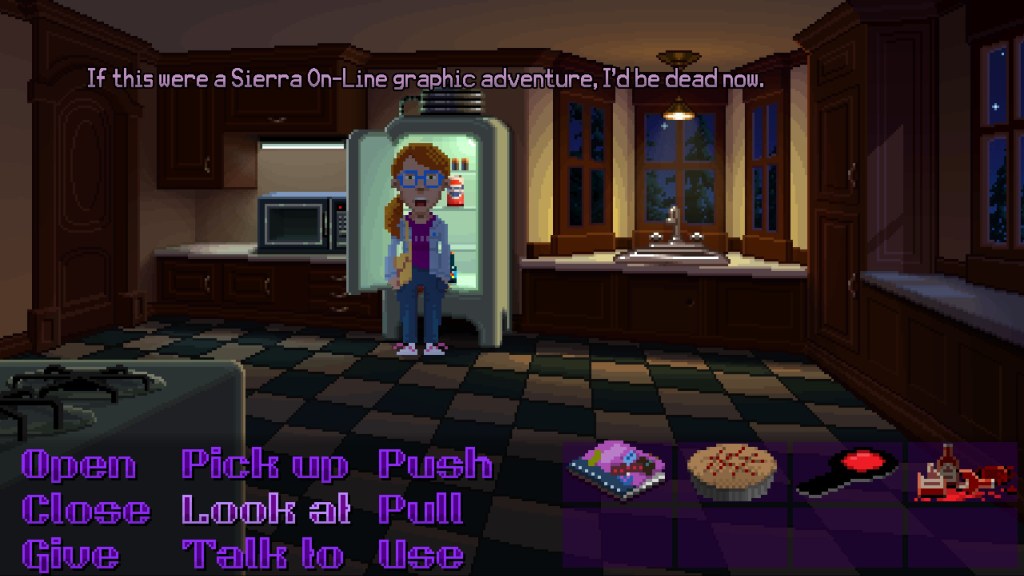Activate the Use verb

point(420,554)
